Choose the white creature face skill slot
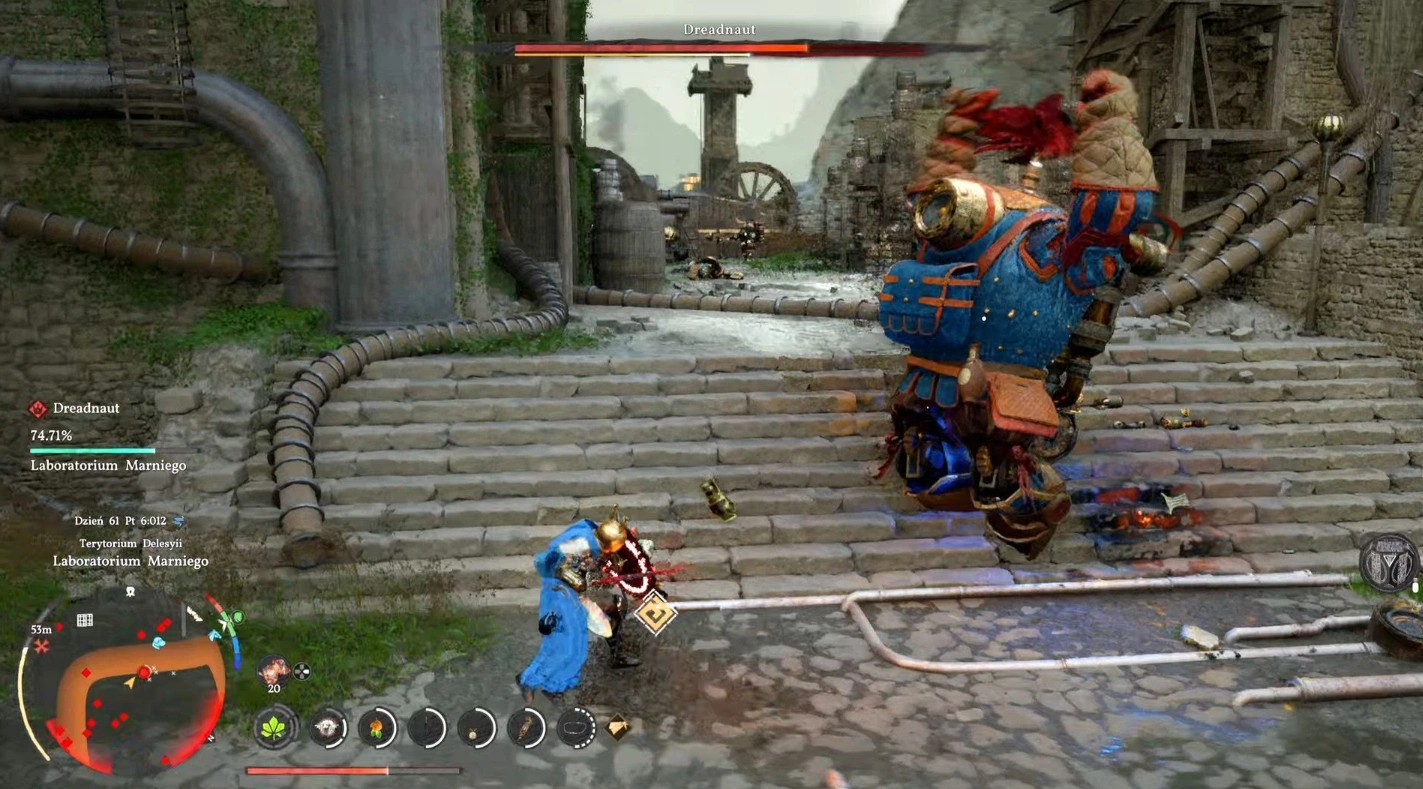This screenshot has width=1423, height=789. coord(326,727)
